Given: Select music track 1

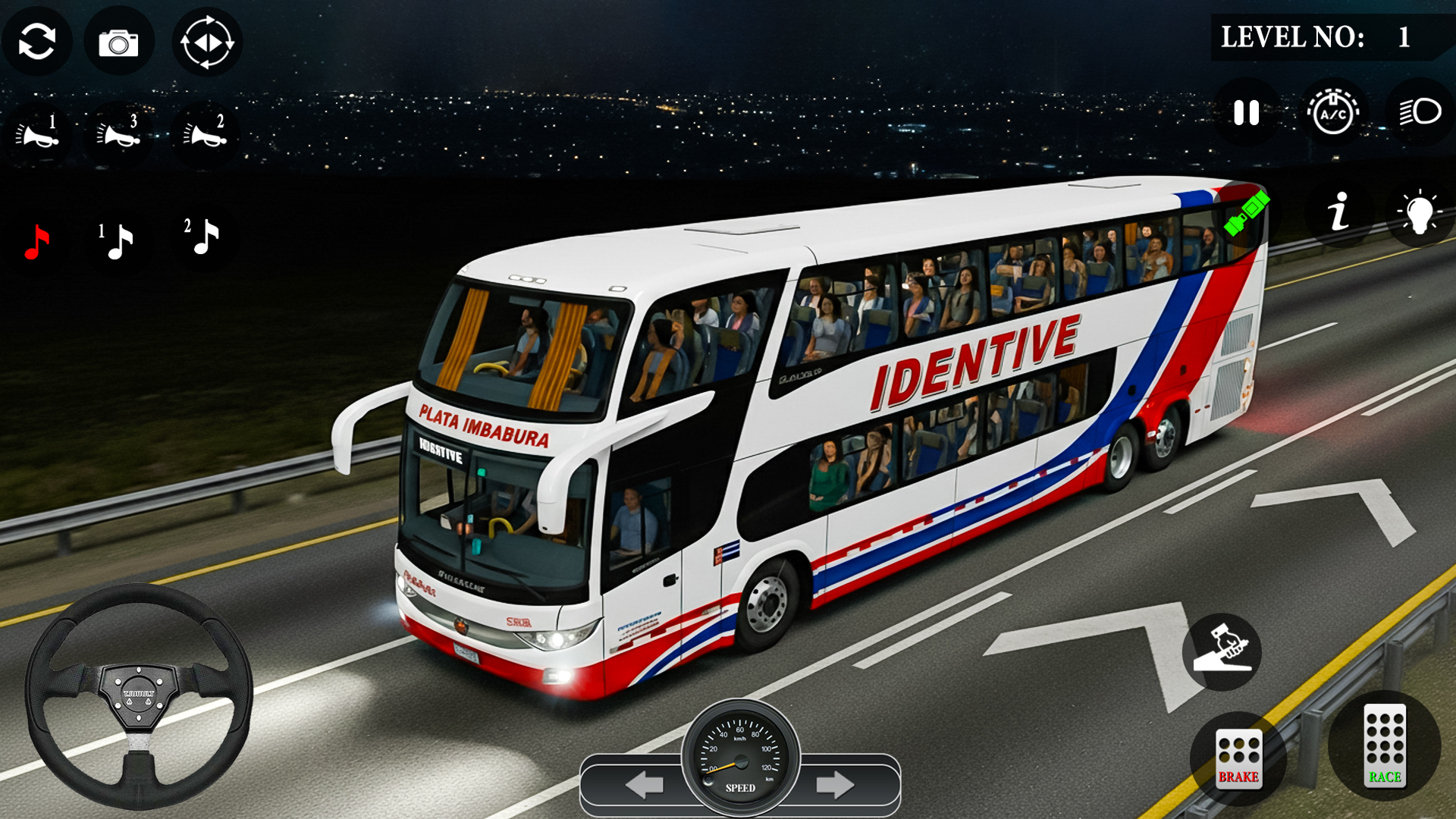Looking at the screenshot, I should click(x=118, y=241).
